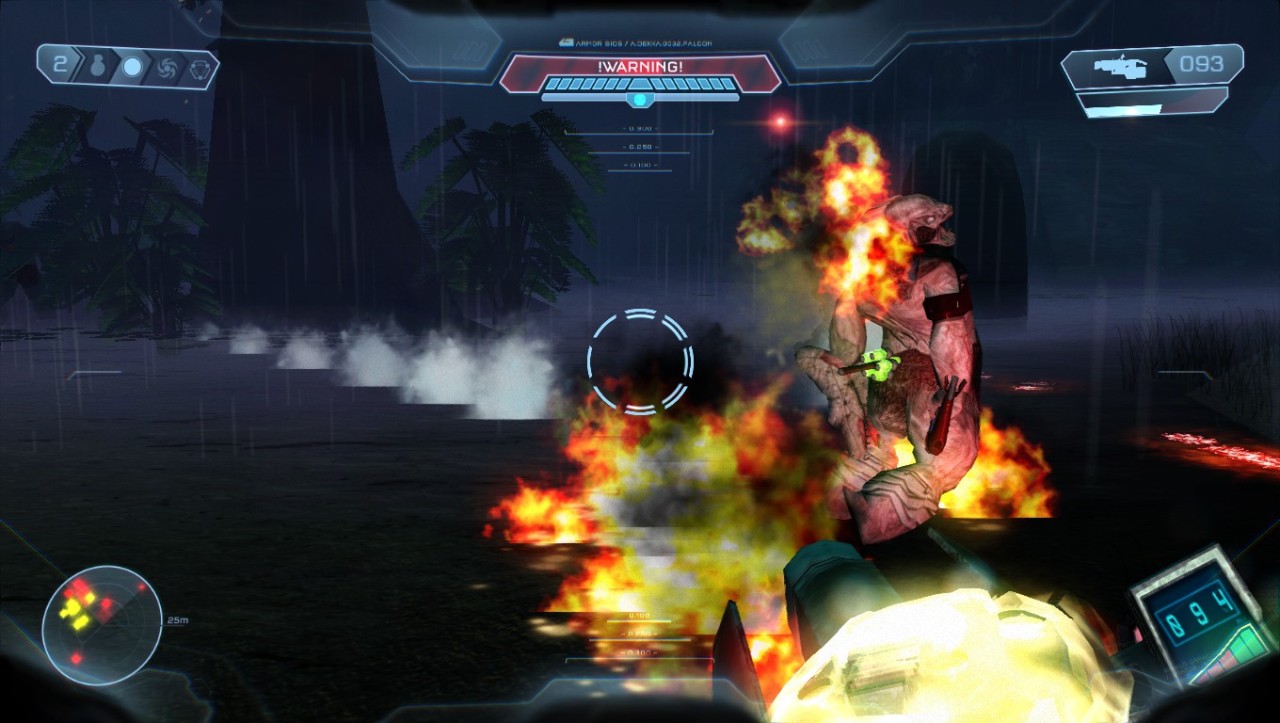Choose the glowing round plasma grenade
The image size is (1280, 723).
131,67
